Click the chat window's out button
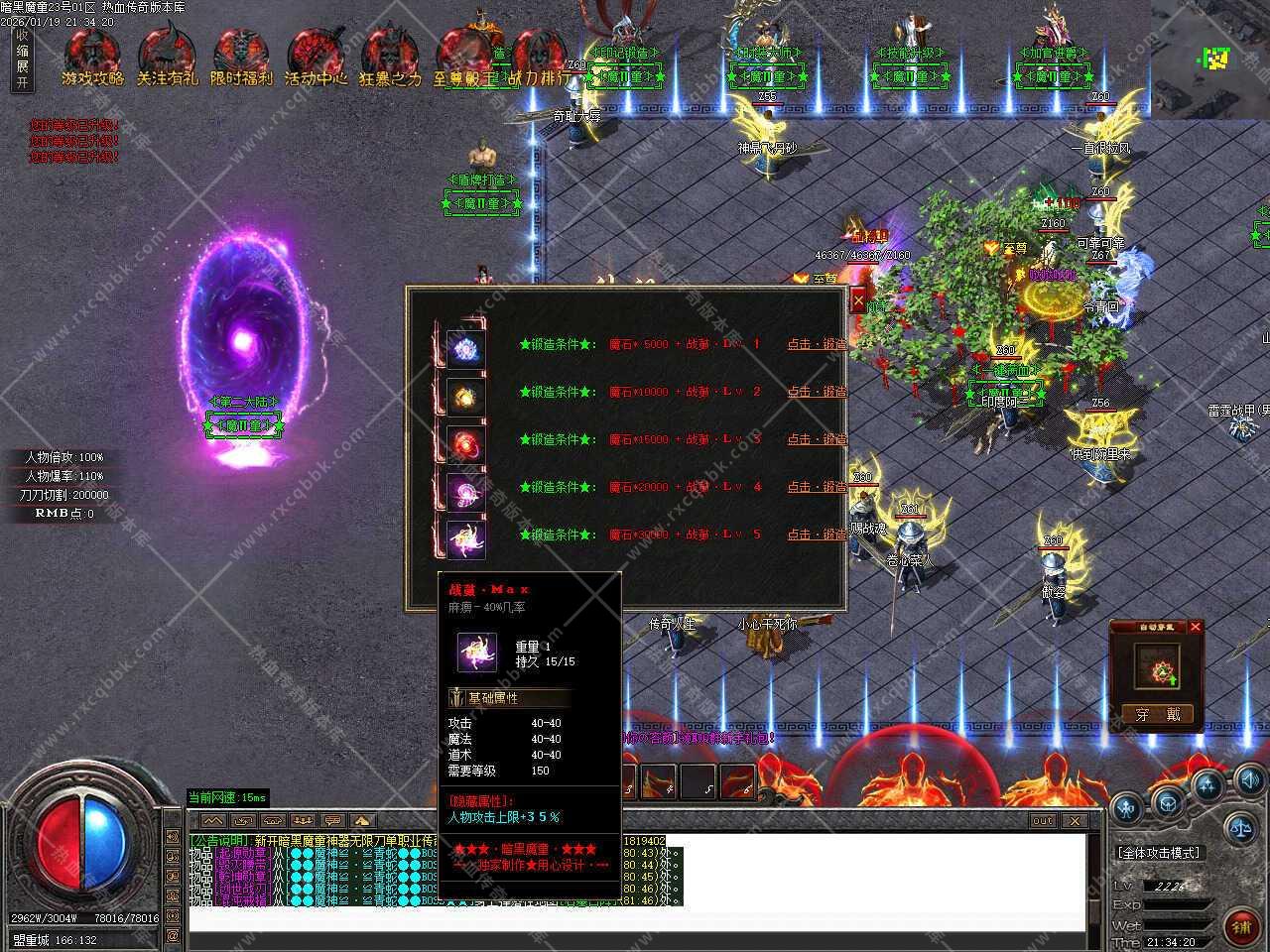The width and height of the screenshot is (1270, 952). click(x=1042, y=821)
